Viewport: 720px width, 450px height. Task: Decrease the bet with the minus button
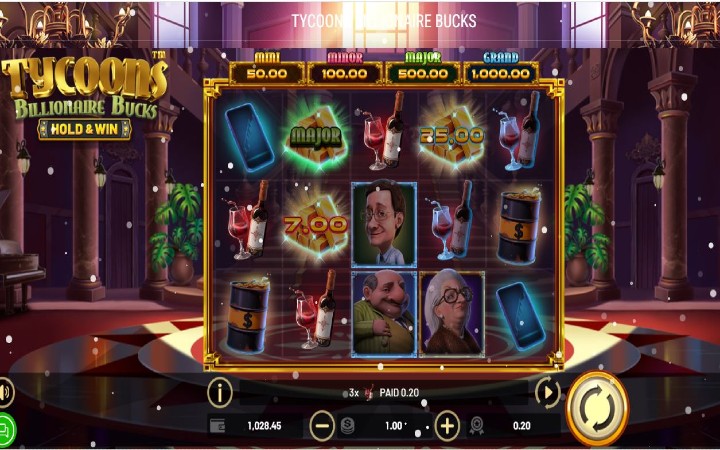[322, 426]
